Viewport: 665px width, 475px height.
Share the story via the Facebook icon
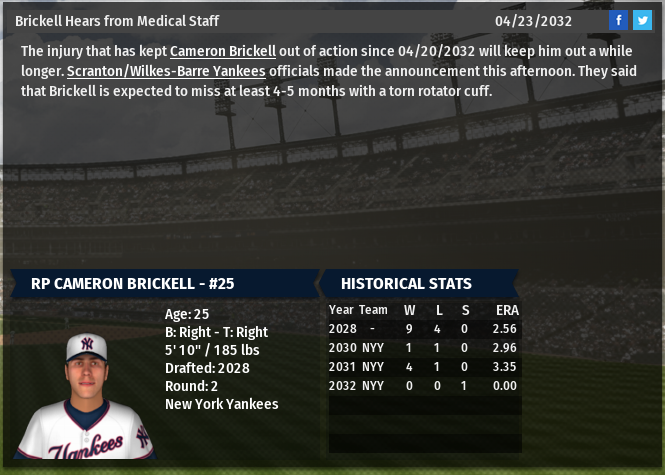click(x=619, y=20)
